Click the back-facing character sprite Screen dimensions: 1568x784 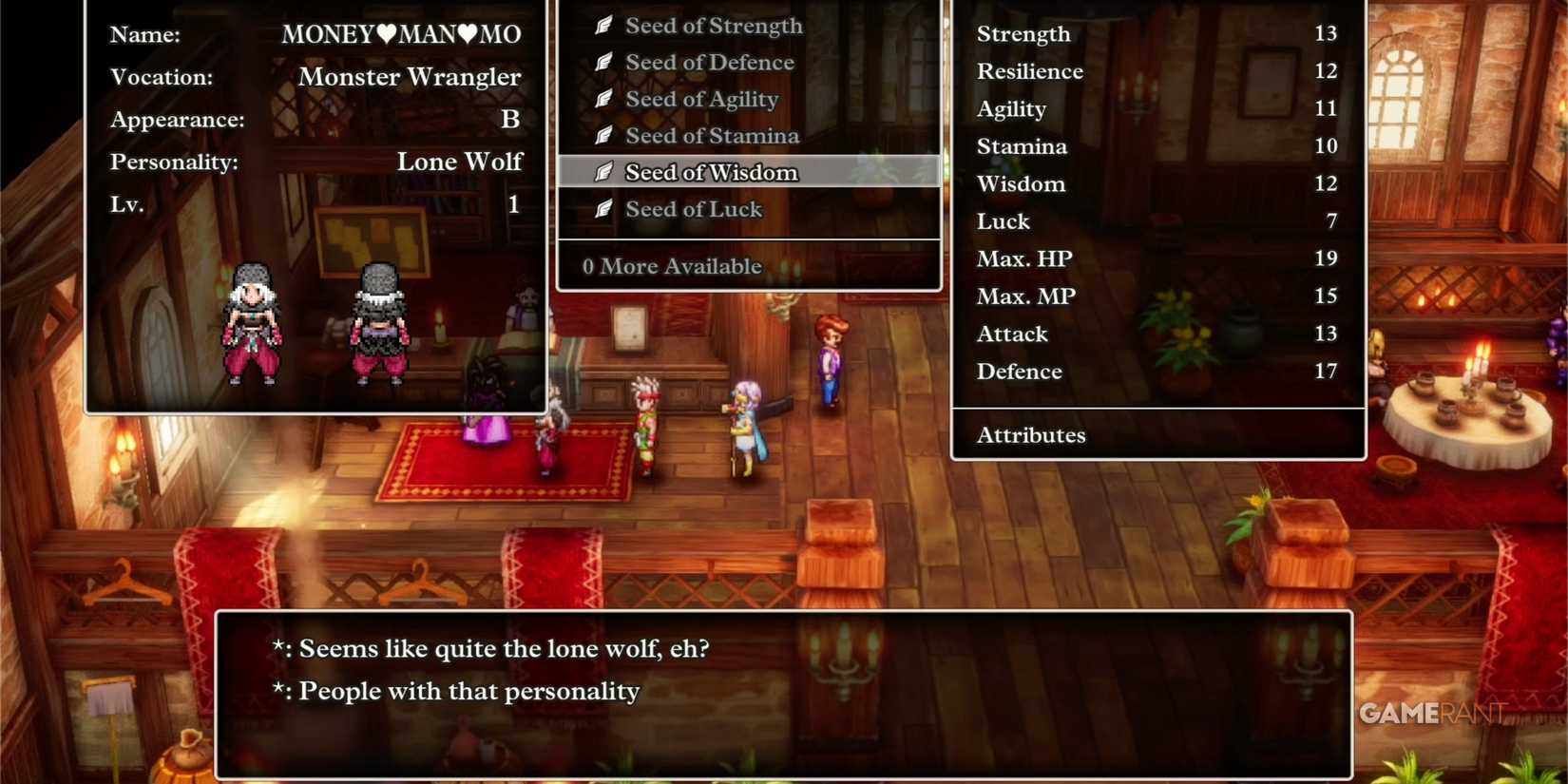coord(380,328)
